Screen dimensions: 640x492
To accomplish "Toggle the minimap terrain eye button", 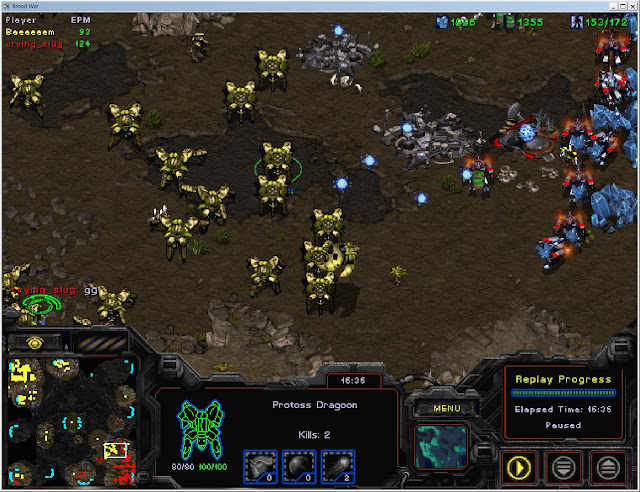I will coord(34,341).
